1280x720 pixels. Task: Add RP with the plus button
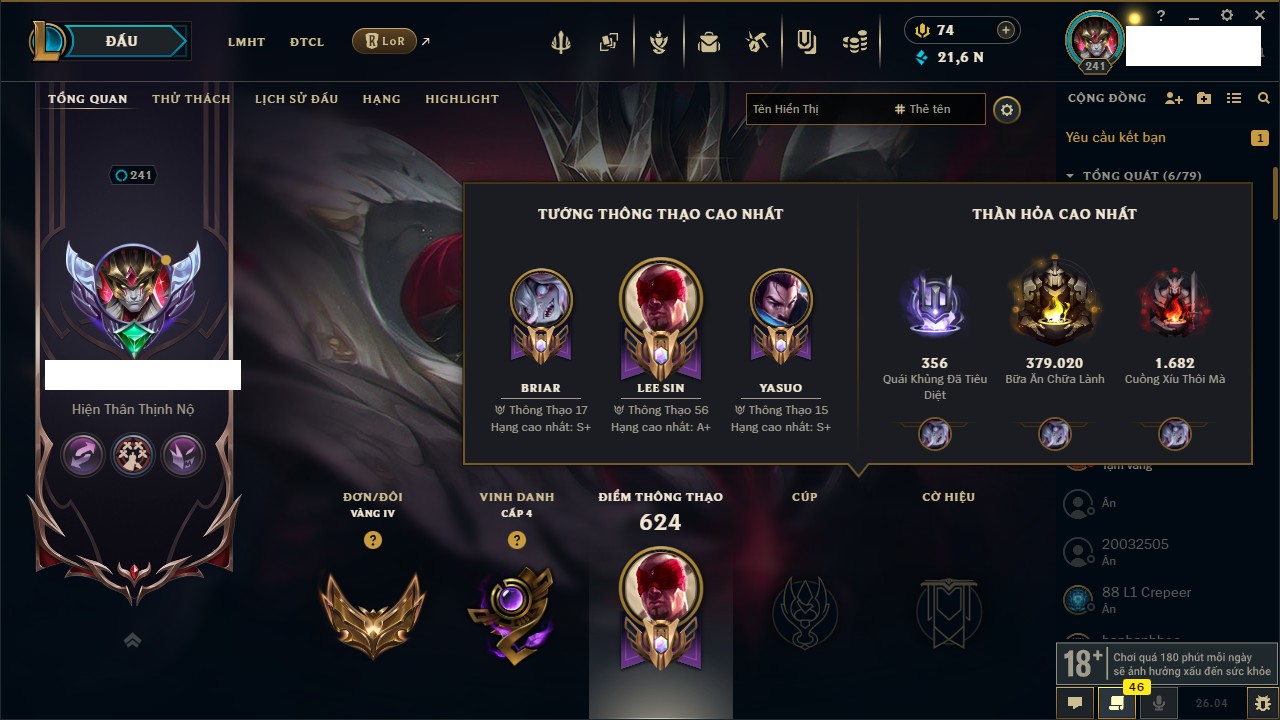1005,30
